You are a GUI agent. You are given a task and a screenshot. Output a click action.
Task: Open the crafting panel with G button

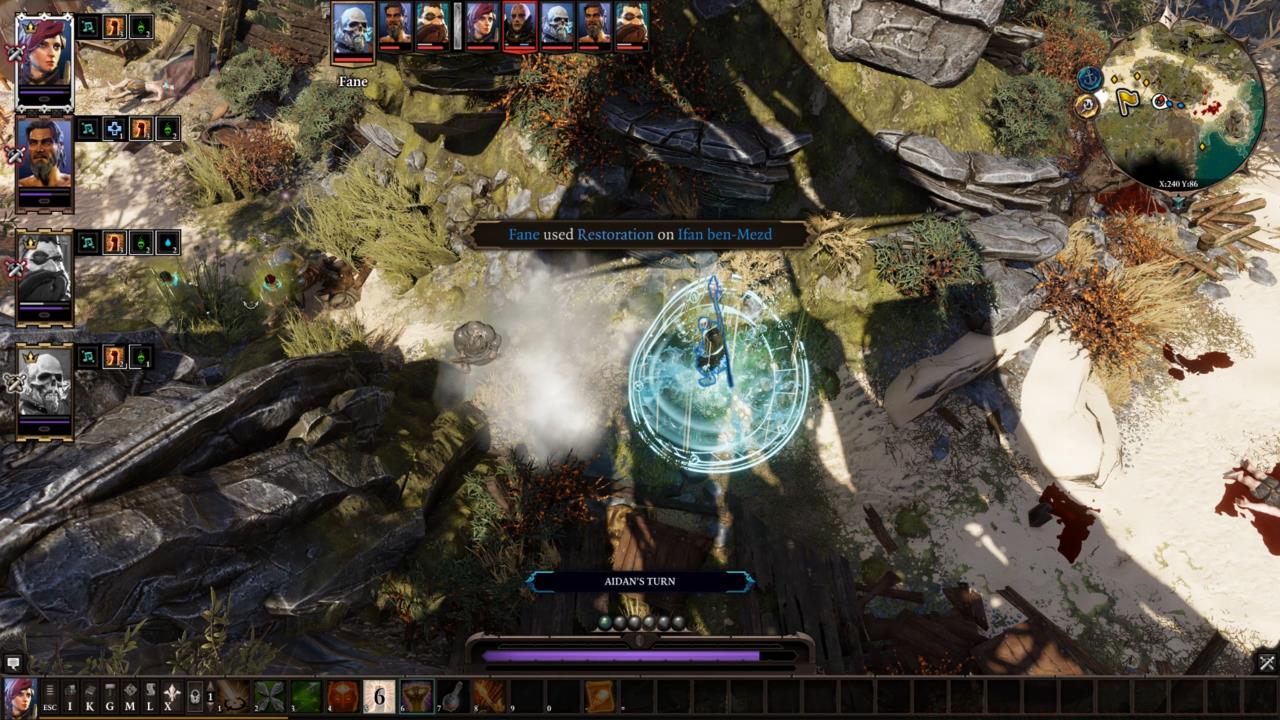click(x=110, y=695)
